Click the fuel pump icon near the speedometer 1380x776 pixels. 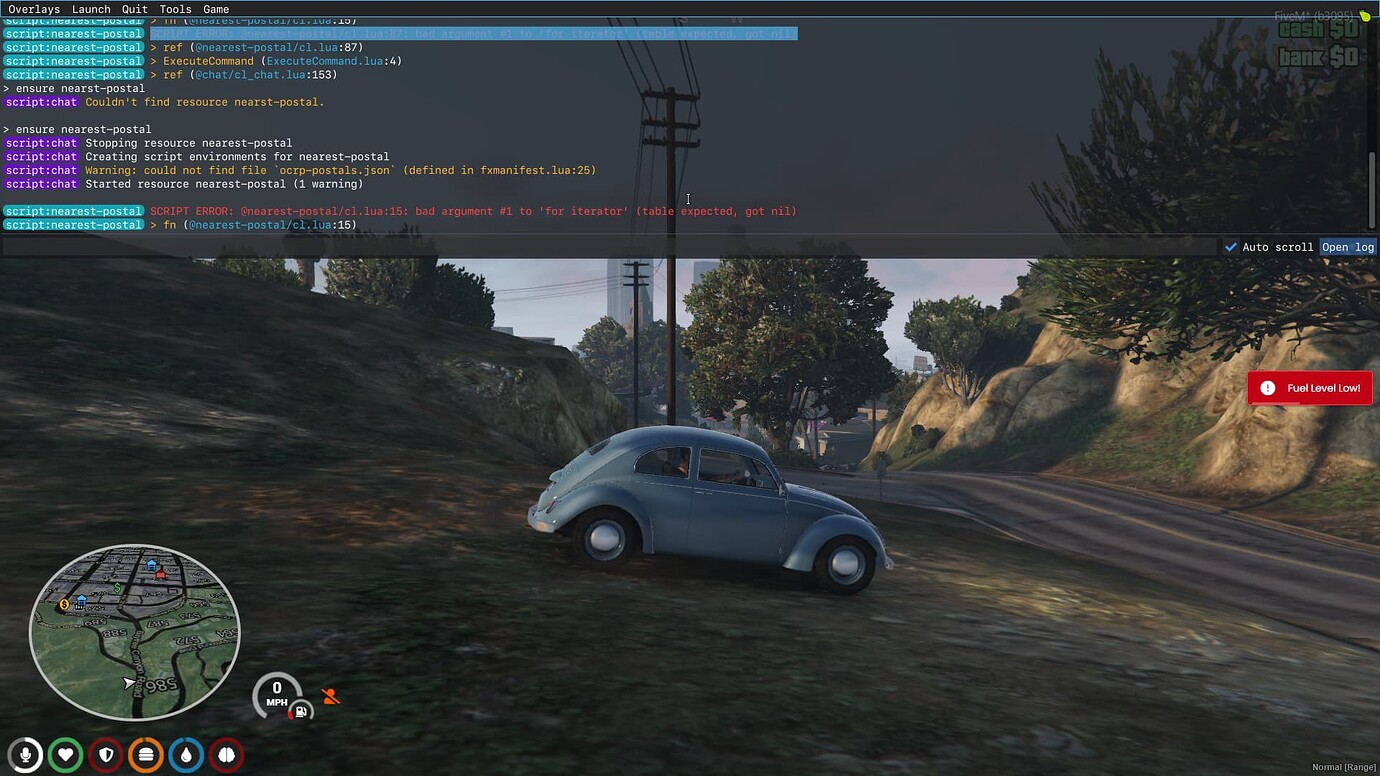click(299, 710)
